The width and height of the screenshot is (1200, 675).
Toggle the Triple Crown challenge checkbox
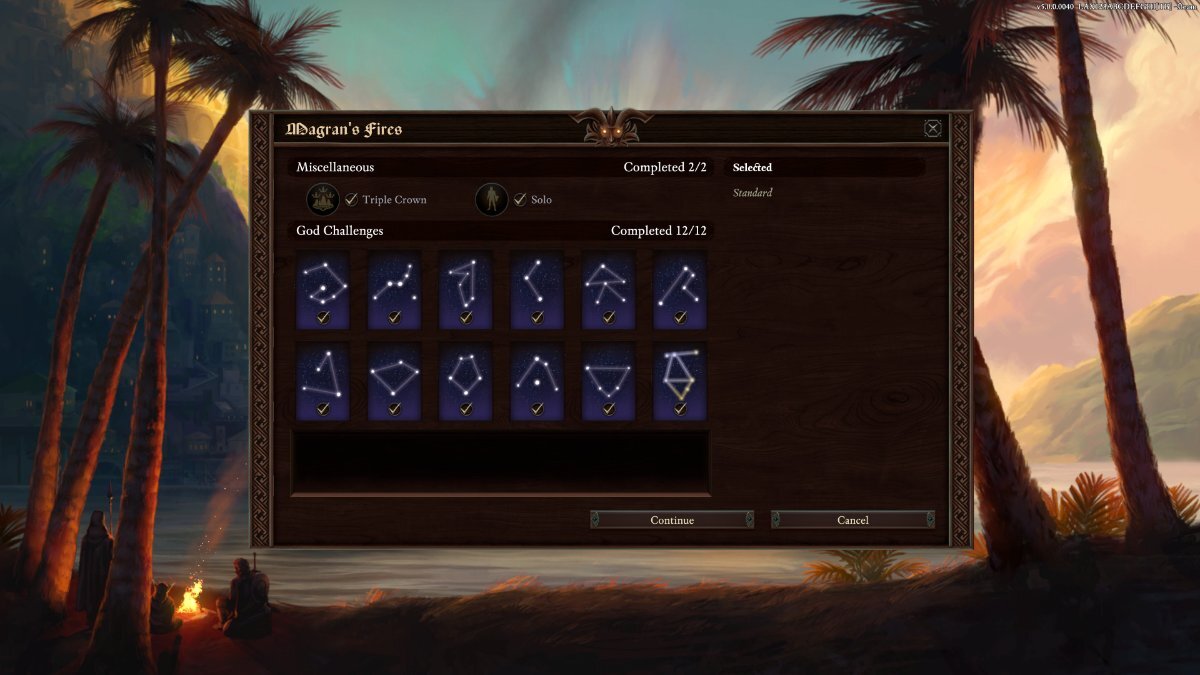(x=351, y=200)
